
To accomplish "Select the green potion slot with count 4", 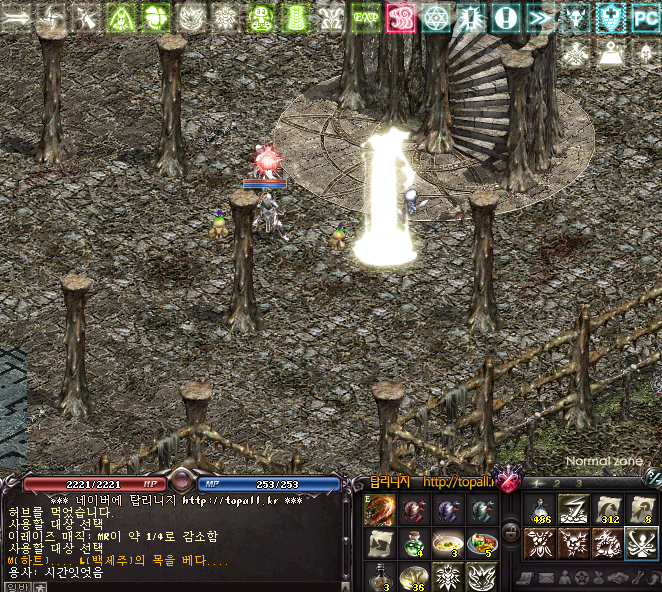I will point(413,543).
